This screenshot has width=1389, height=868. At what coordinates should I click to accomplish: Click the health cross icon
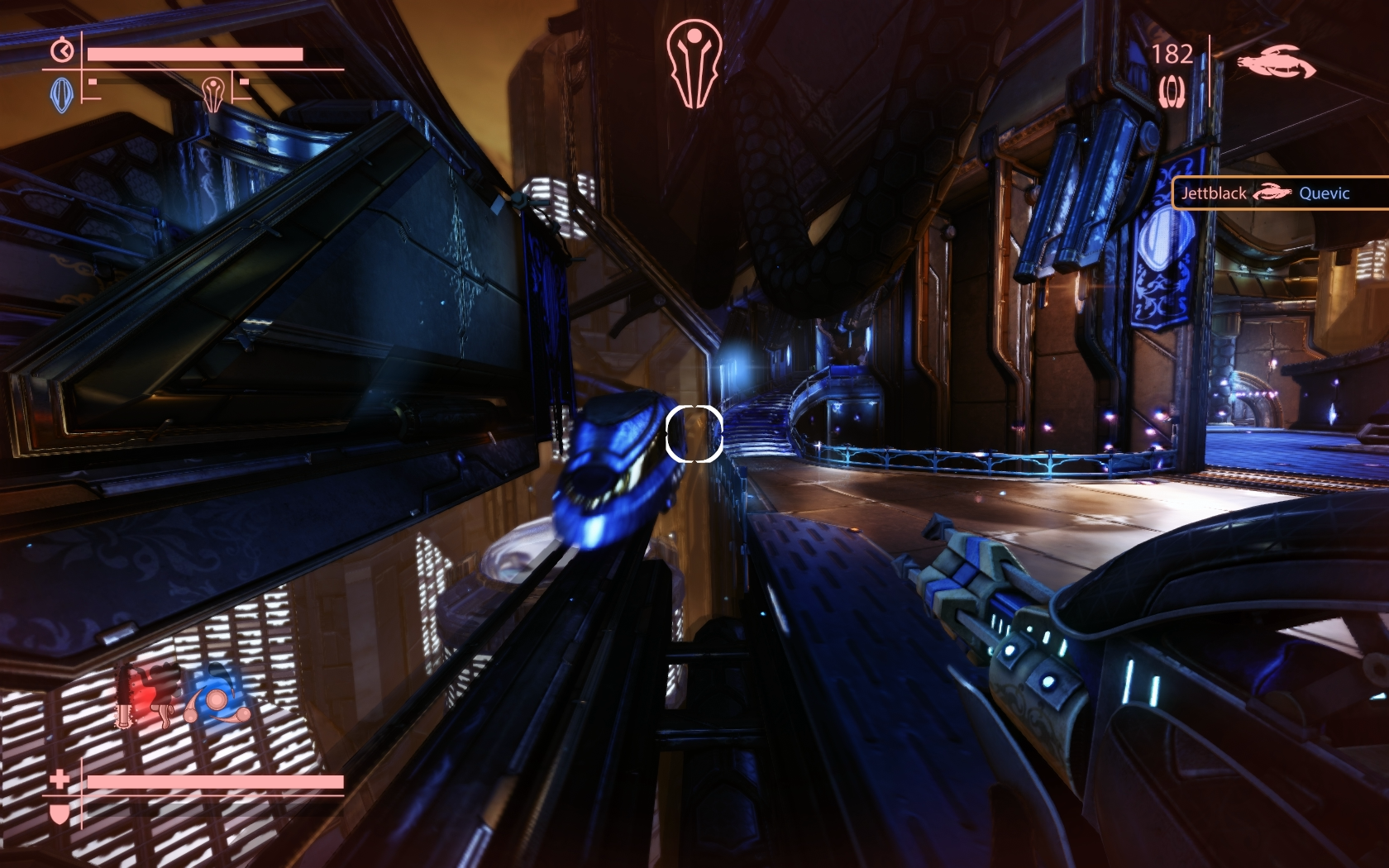pyautogui.click(x=60, y=779)
